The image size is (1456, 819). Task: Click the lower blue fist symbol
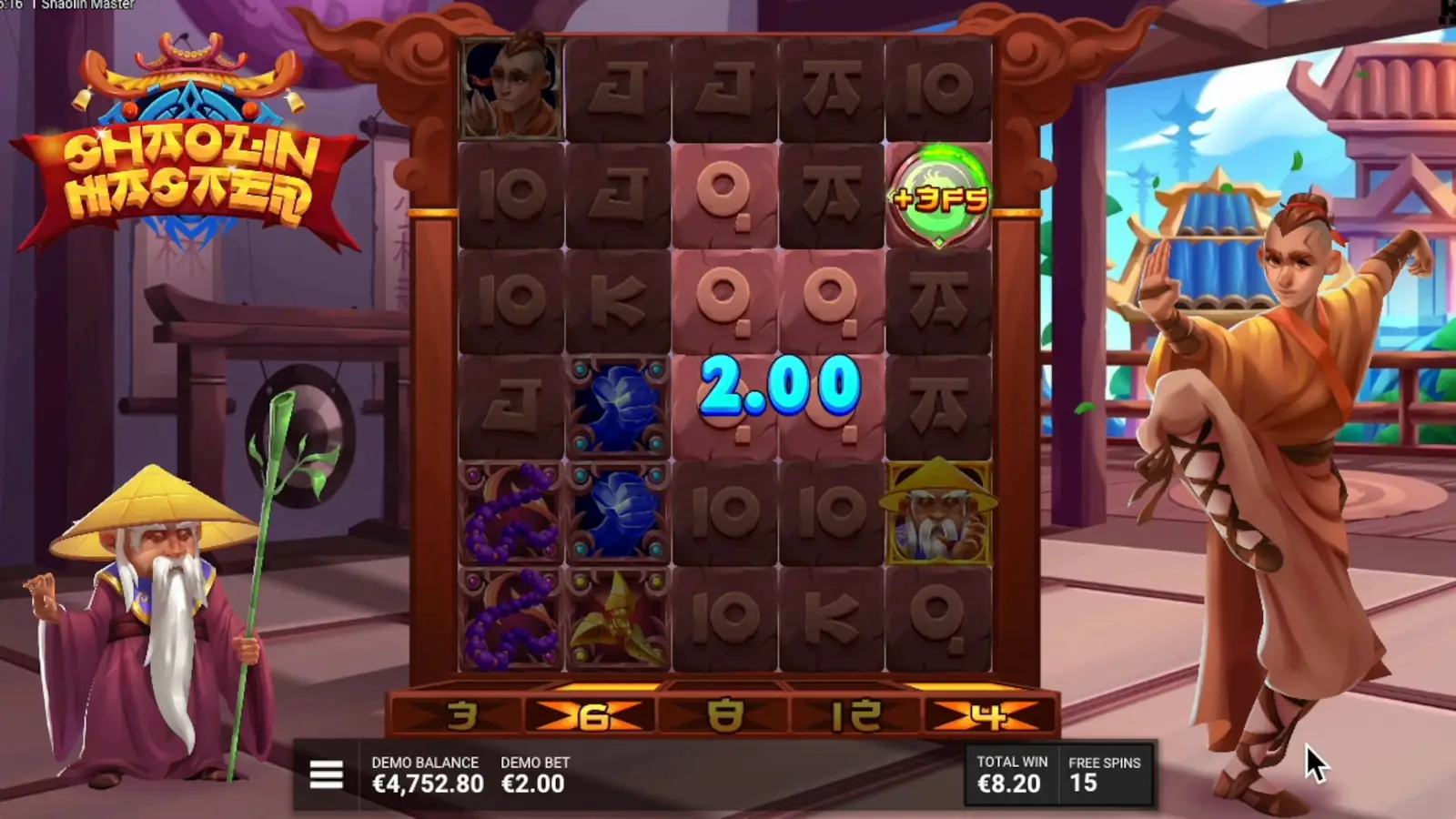point(619,511)
